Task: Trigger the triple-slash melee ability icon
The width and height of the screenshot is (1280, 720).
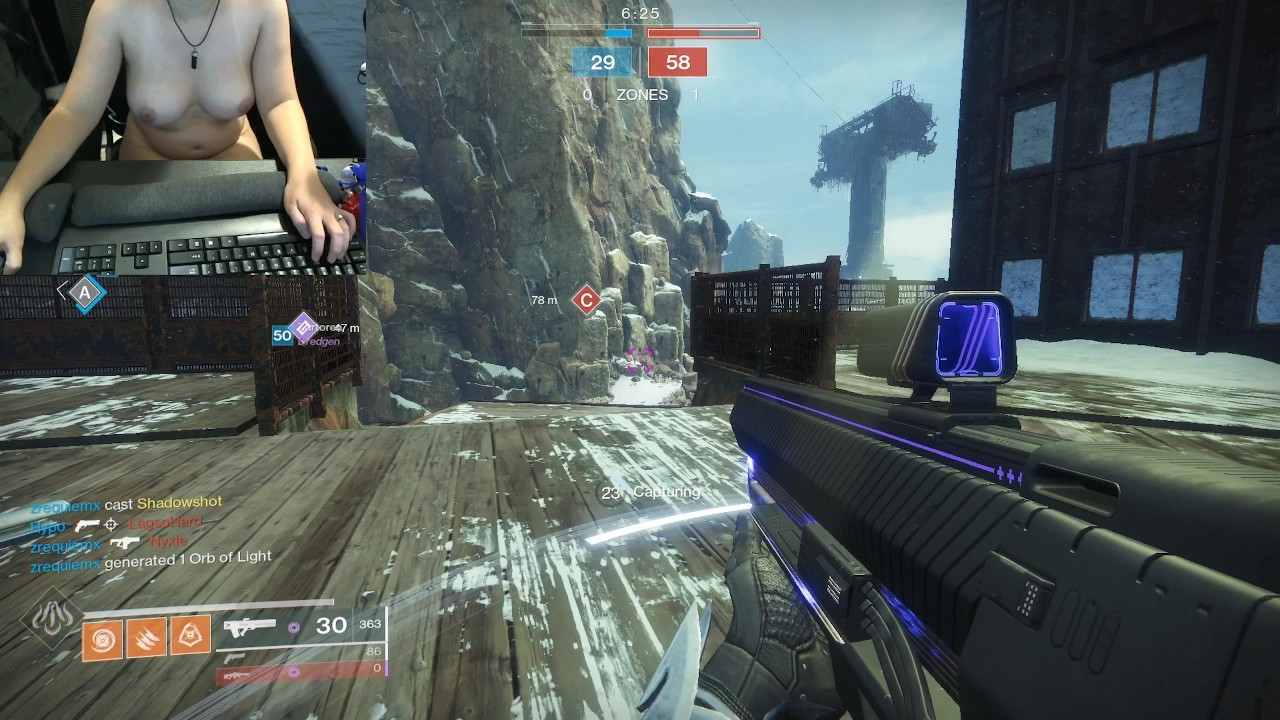Action: tap(146, 638)
